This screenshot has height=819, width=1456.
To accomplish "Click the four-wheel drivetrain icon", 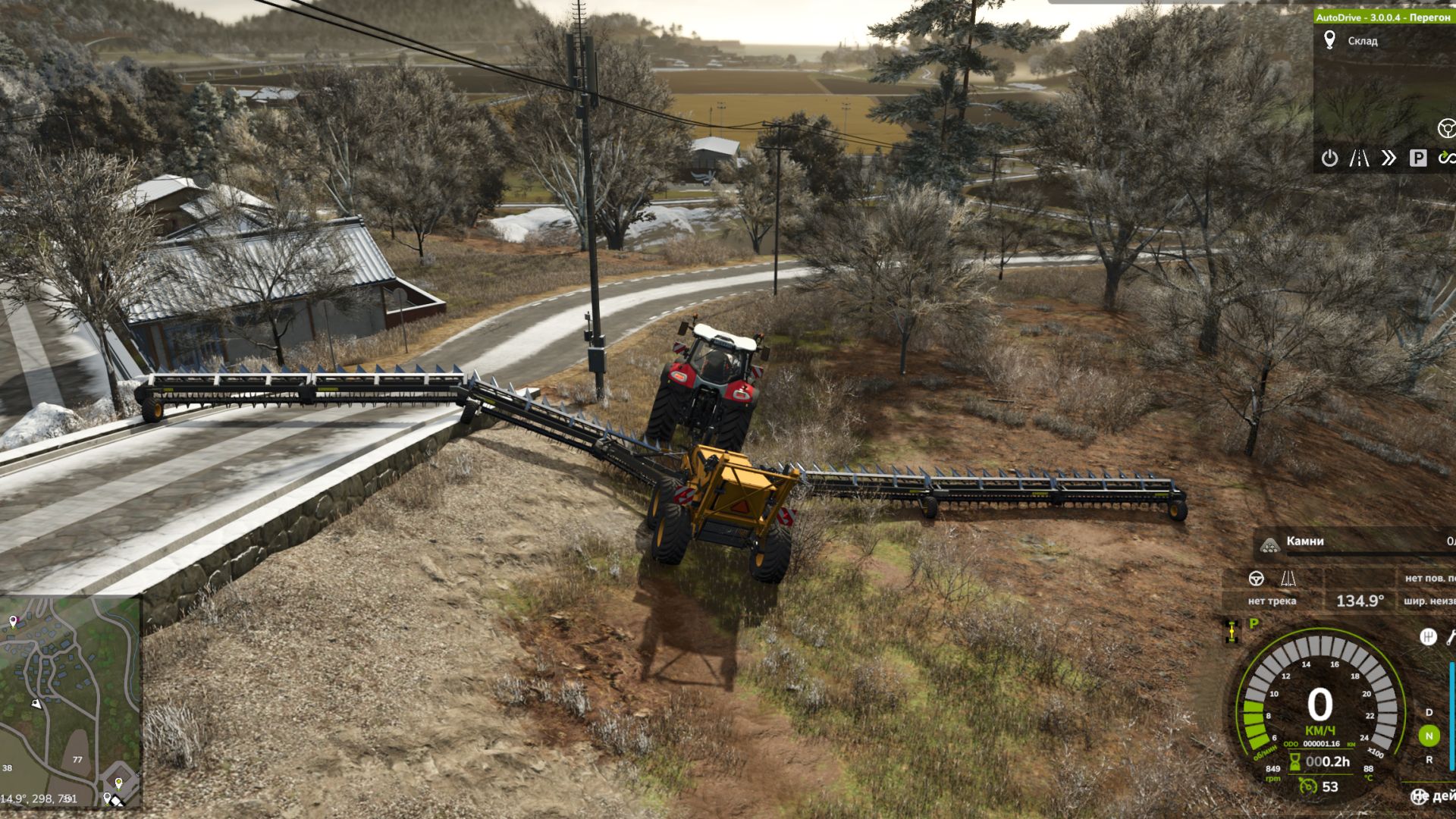I will tap(1232, 631).
